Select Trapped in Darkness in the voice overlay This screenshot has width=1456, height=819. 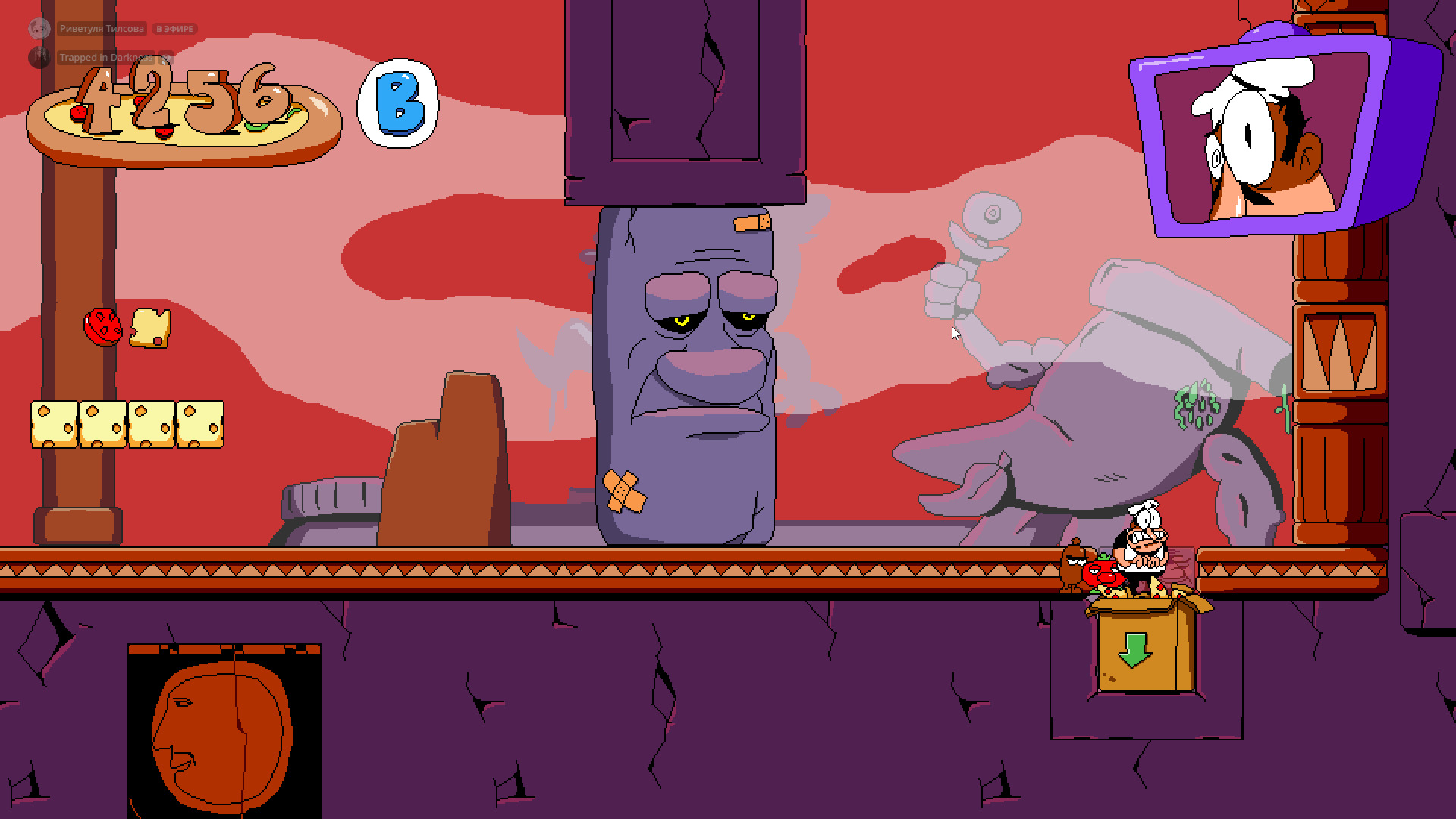105,58
